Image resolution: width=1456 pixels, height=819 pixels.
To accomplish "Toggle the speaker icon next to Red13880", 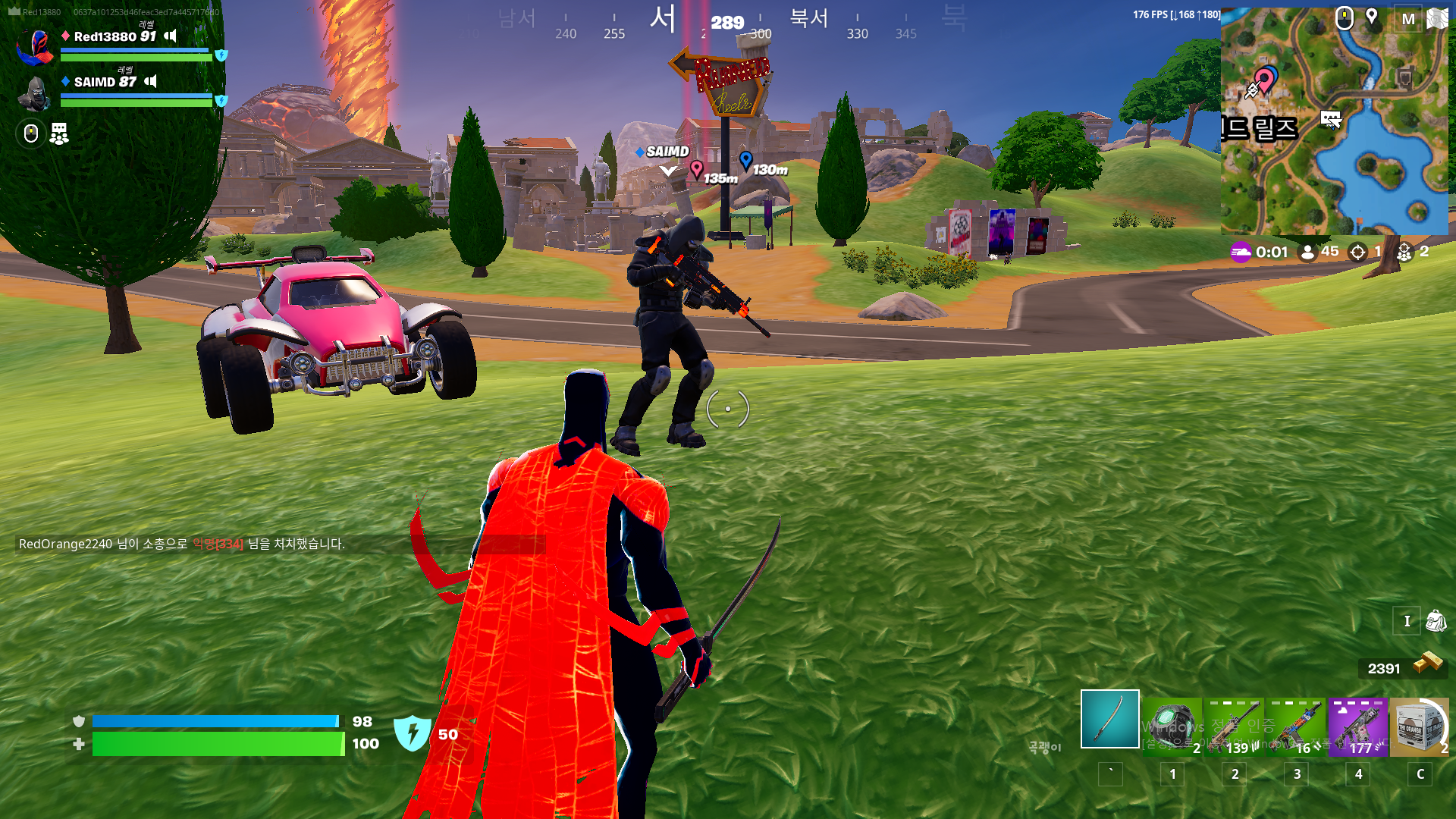I will [171, 36].
